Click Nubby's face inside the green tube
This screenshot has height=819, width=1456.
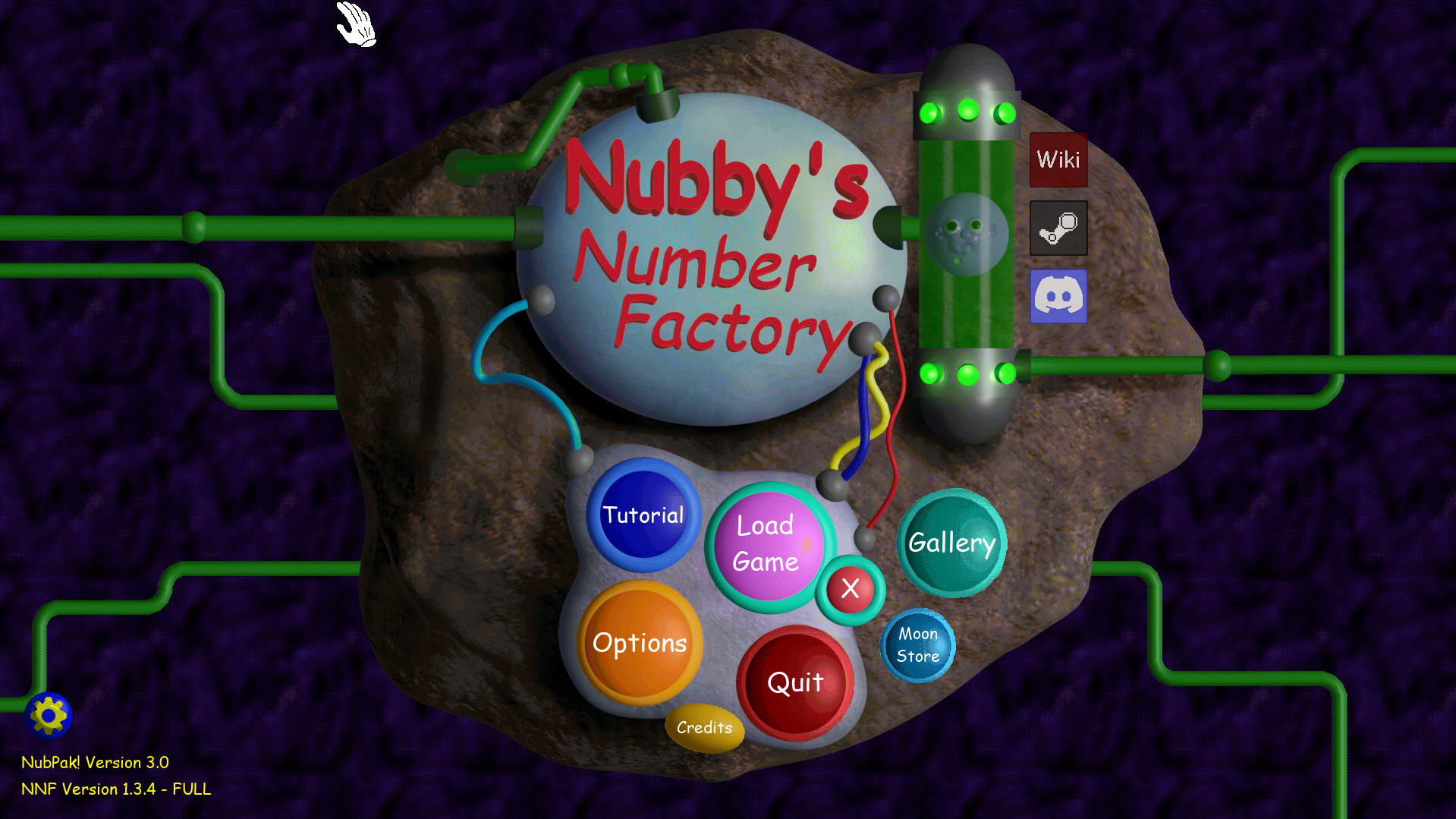[x=966, y=234]
